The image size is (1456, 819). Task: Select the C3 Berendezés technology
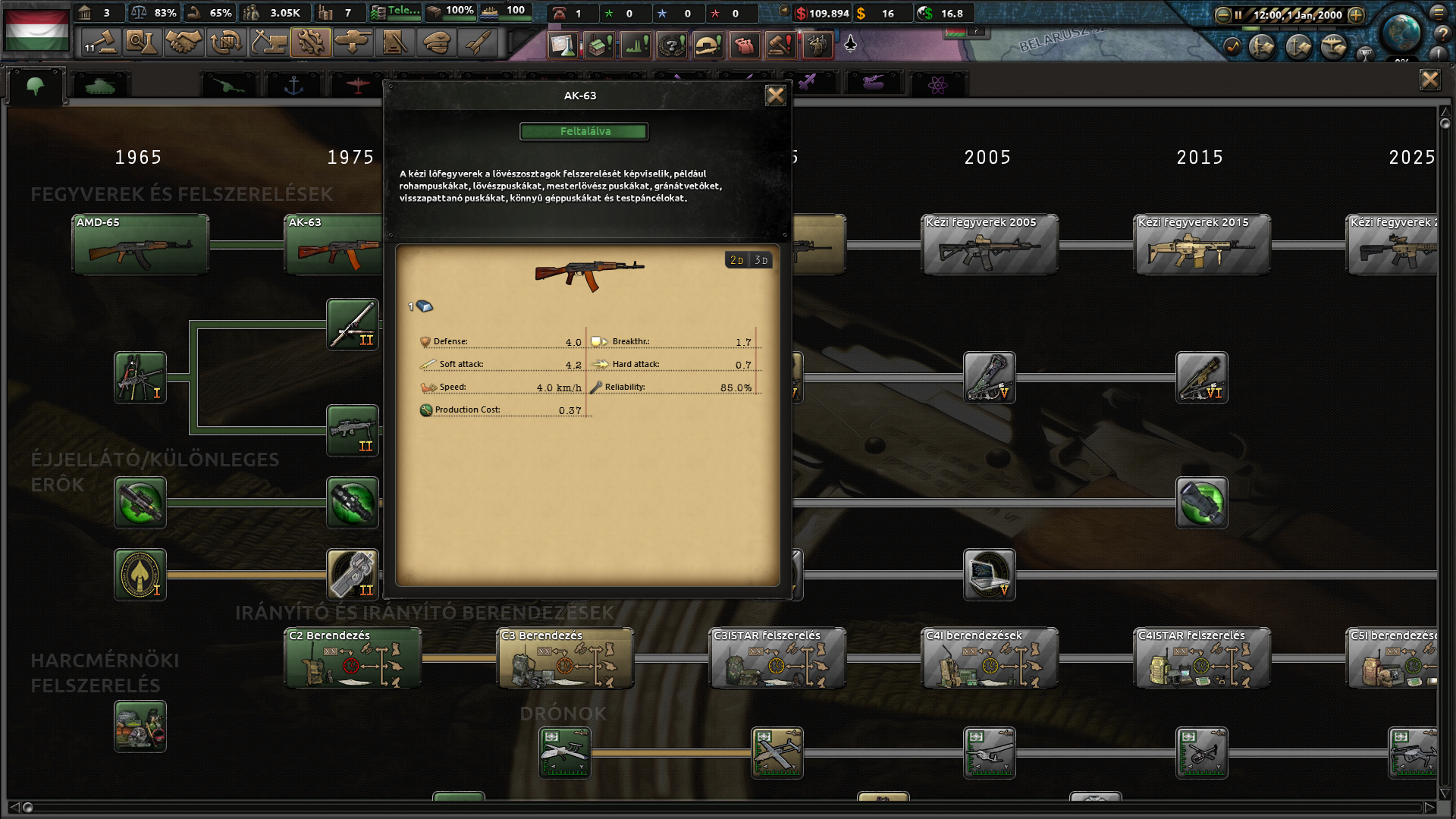coord(565,657)
